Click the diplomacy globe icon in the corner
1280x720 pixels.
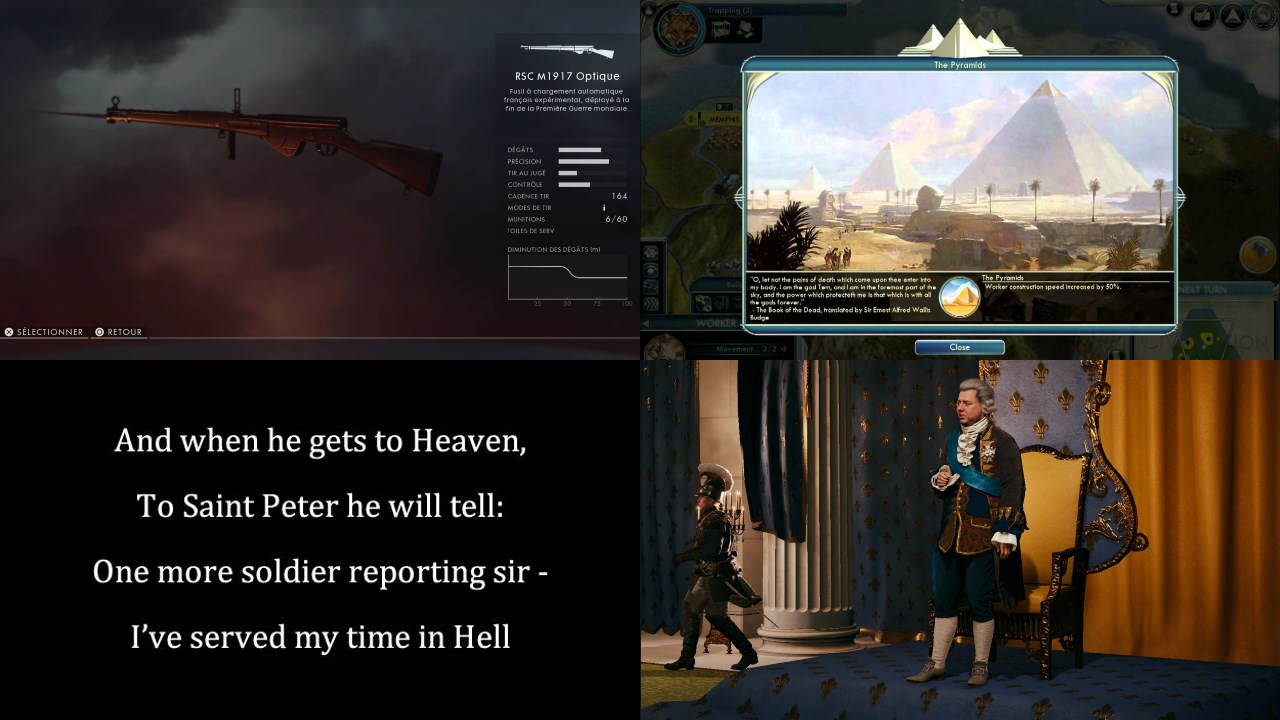click(x=1261, y=17)
